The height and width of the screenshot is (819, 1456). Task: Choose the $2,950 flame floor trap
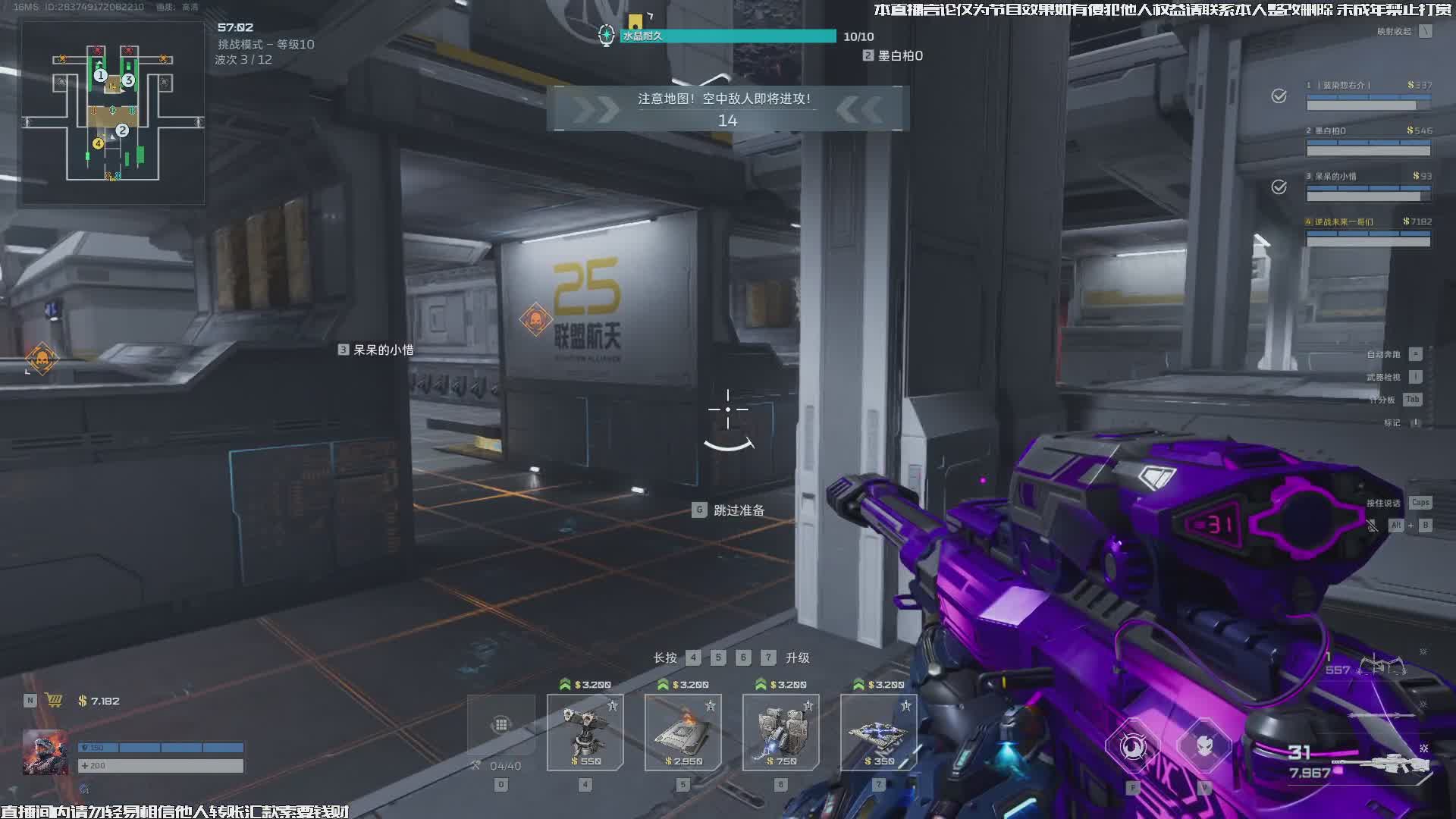682,733
